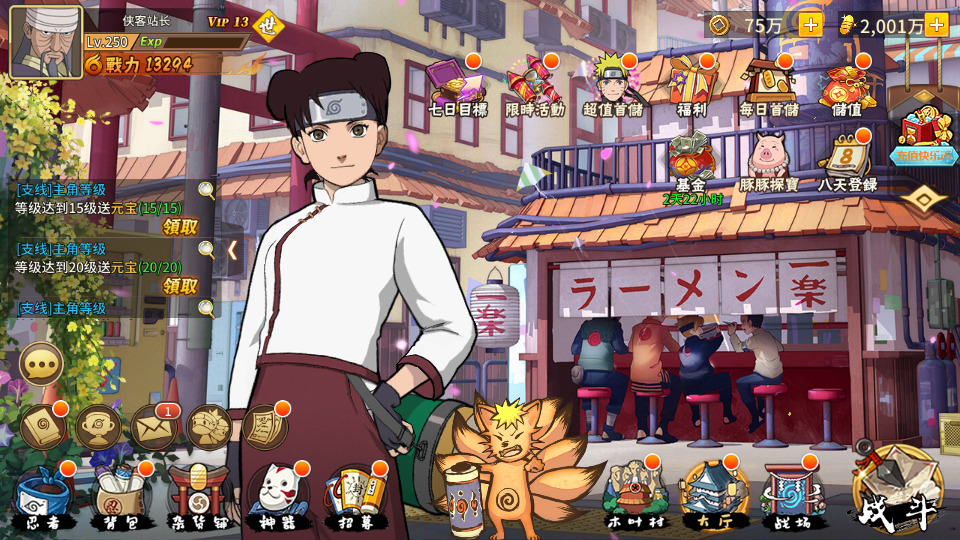Add copper coins with the plus button
The width and height of the screenshot is (960, 540).
pyautogui.click(x=810, y=25)
